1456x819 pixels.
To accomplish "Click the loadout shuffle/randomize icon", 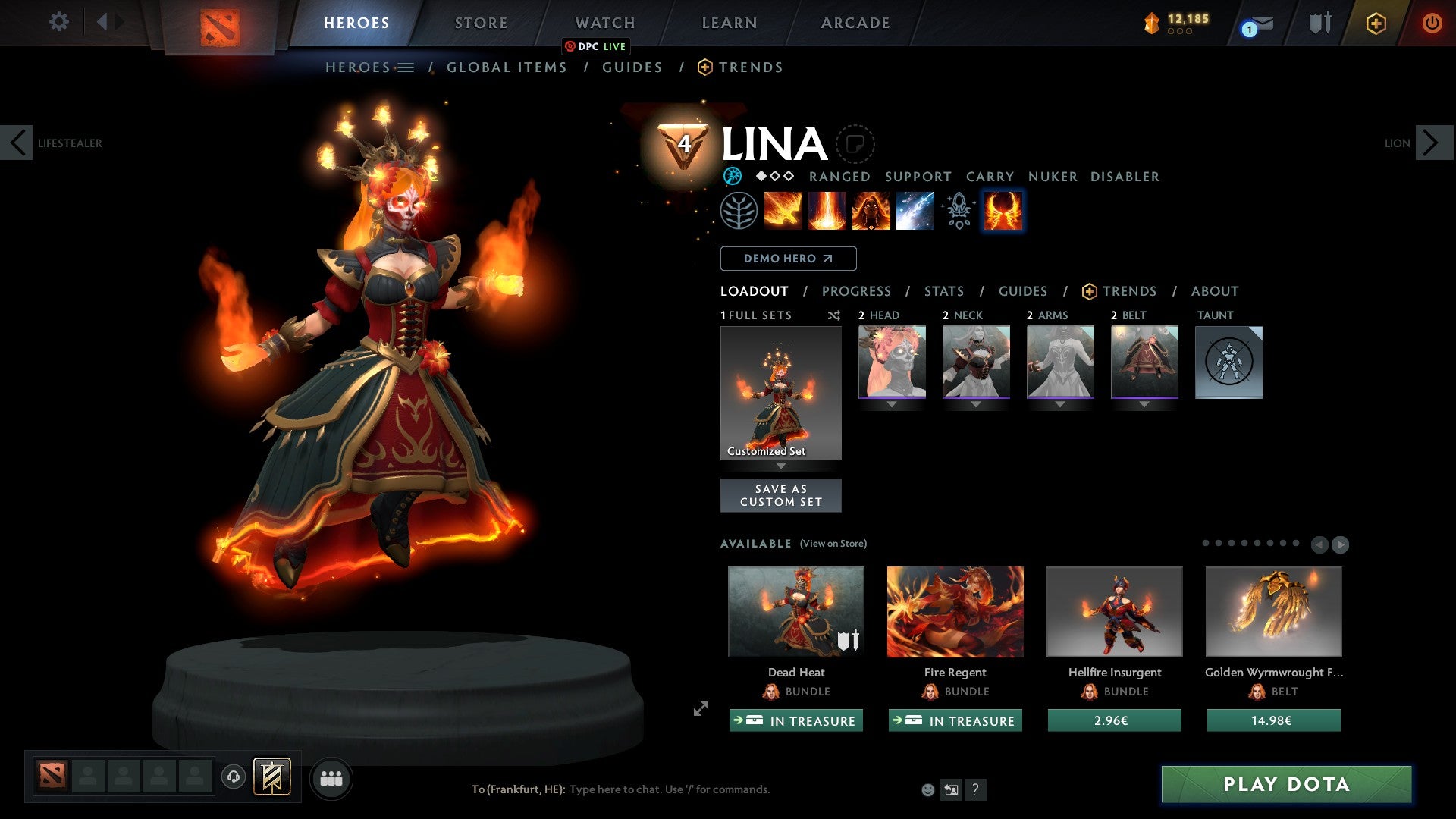I will coord(834,315).
